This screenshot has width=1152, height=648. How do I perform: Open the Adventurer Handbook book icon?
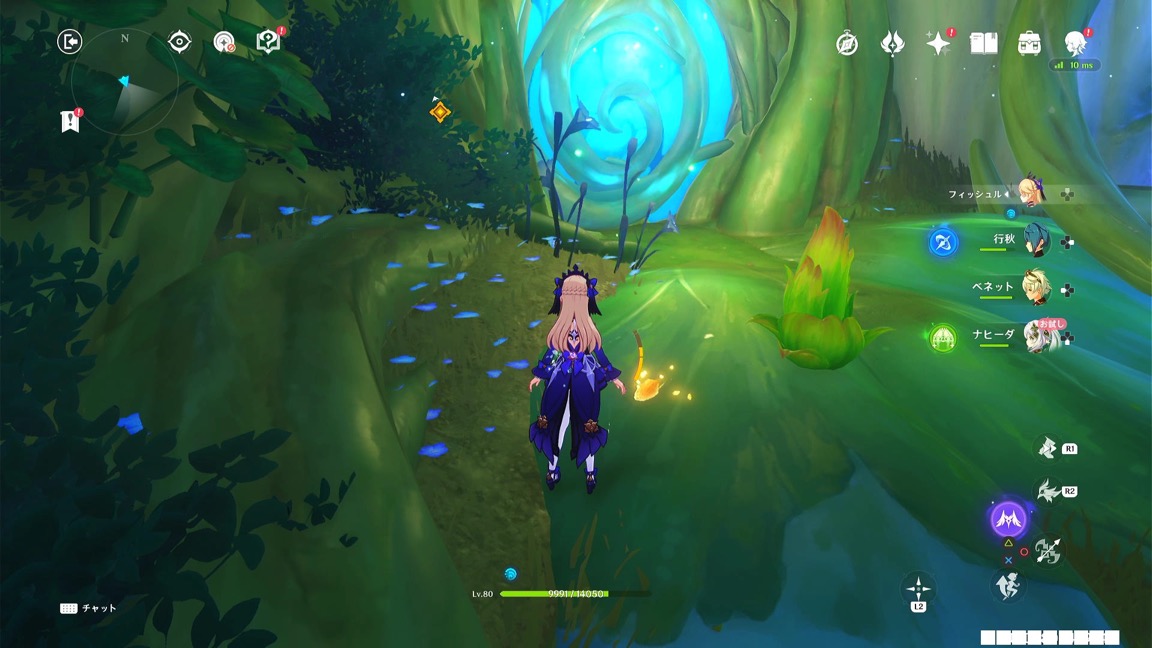(984, 43)
